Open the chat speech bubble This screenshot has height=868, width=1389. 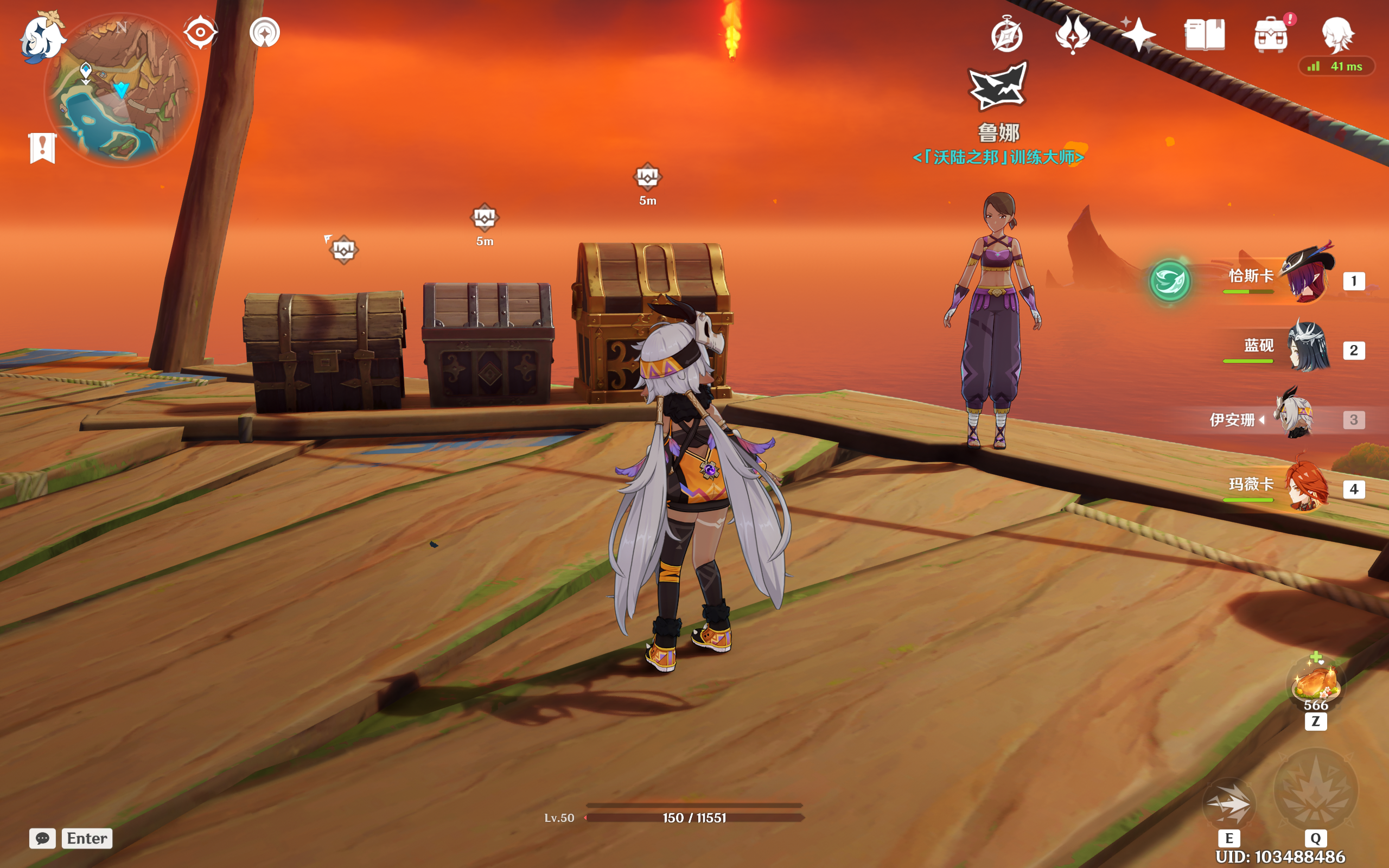tap(42, 838)
